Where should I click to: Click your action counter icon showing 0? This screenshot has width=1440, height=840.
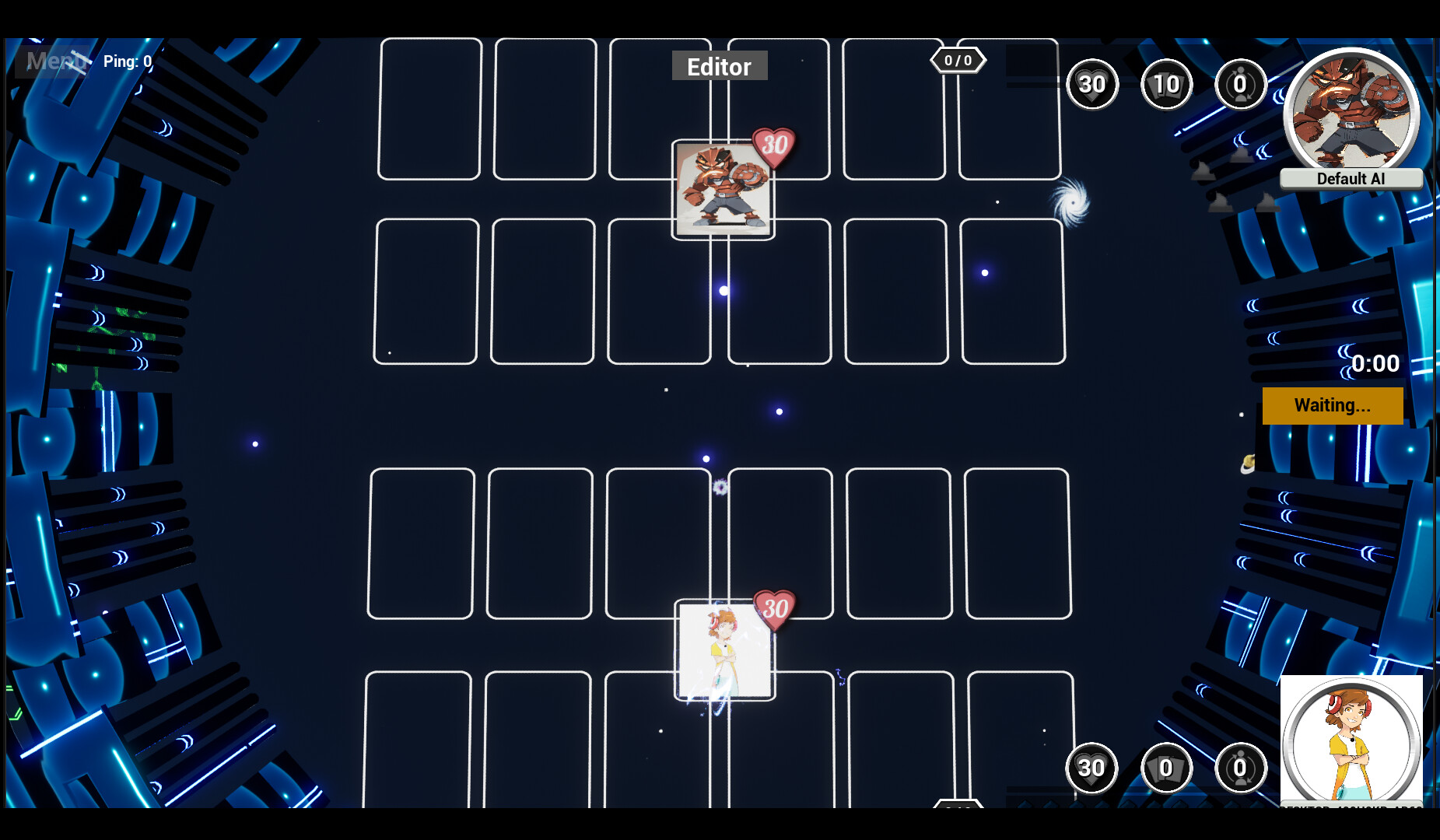[x=1240, y=768]
